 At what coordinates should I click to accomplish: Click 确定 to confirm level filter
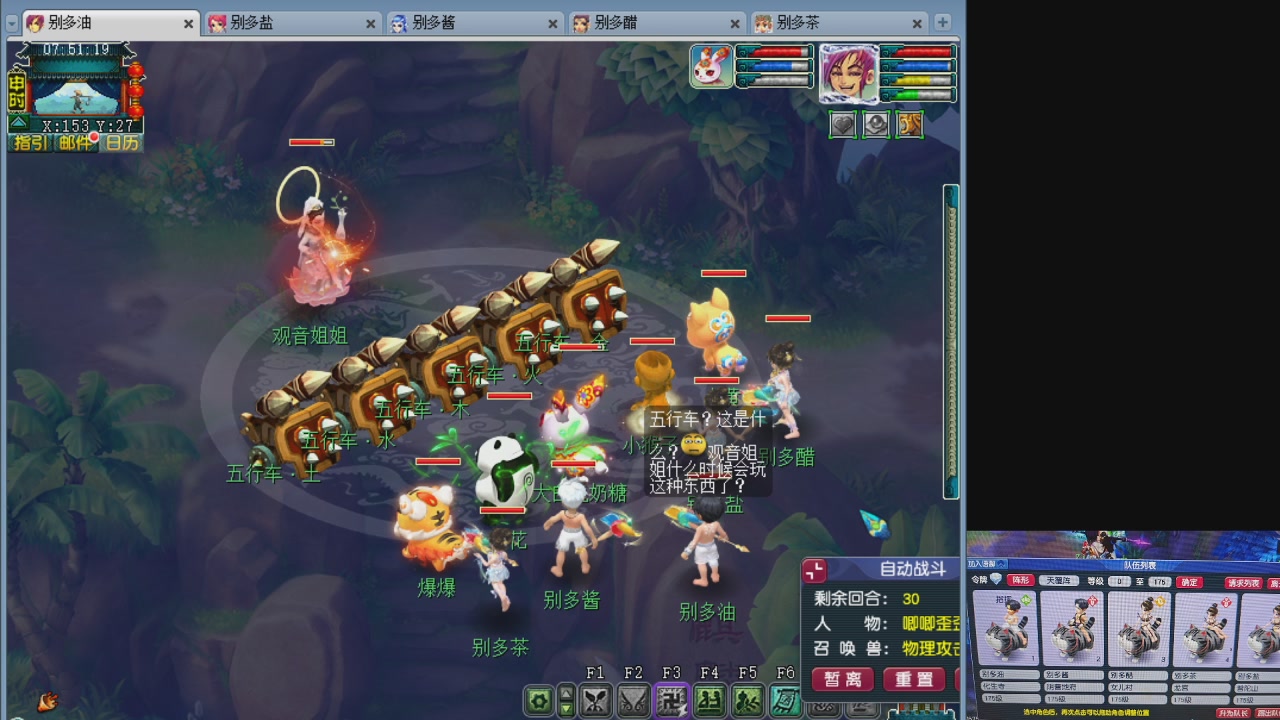click(x=1190, y=584)
